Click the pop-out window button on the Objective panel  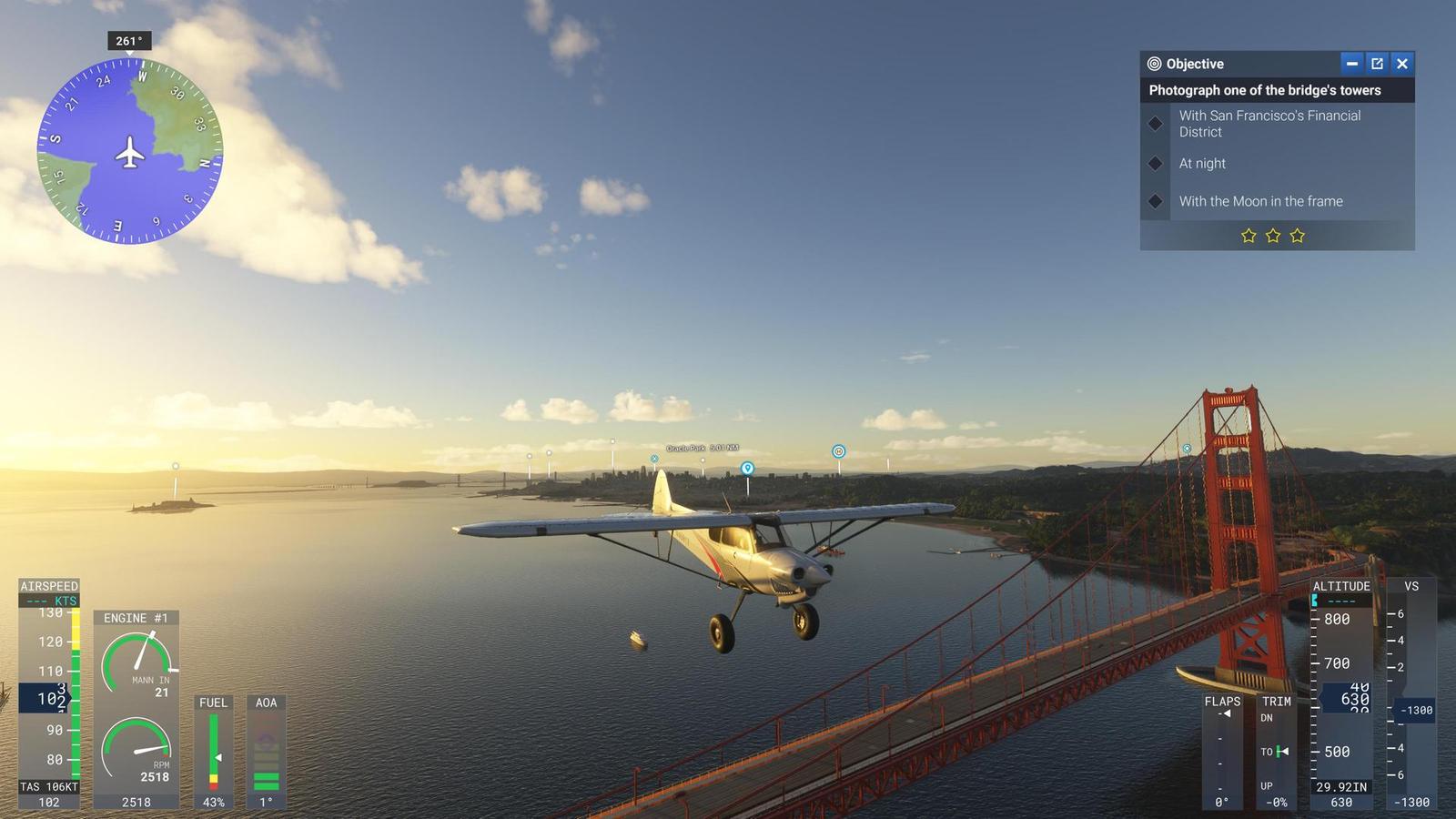pos(1377,64)
